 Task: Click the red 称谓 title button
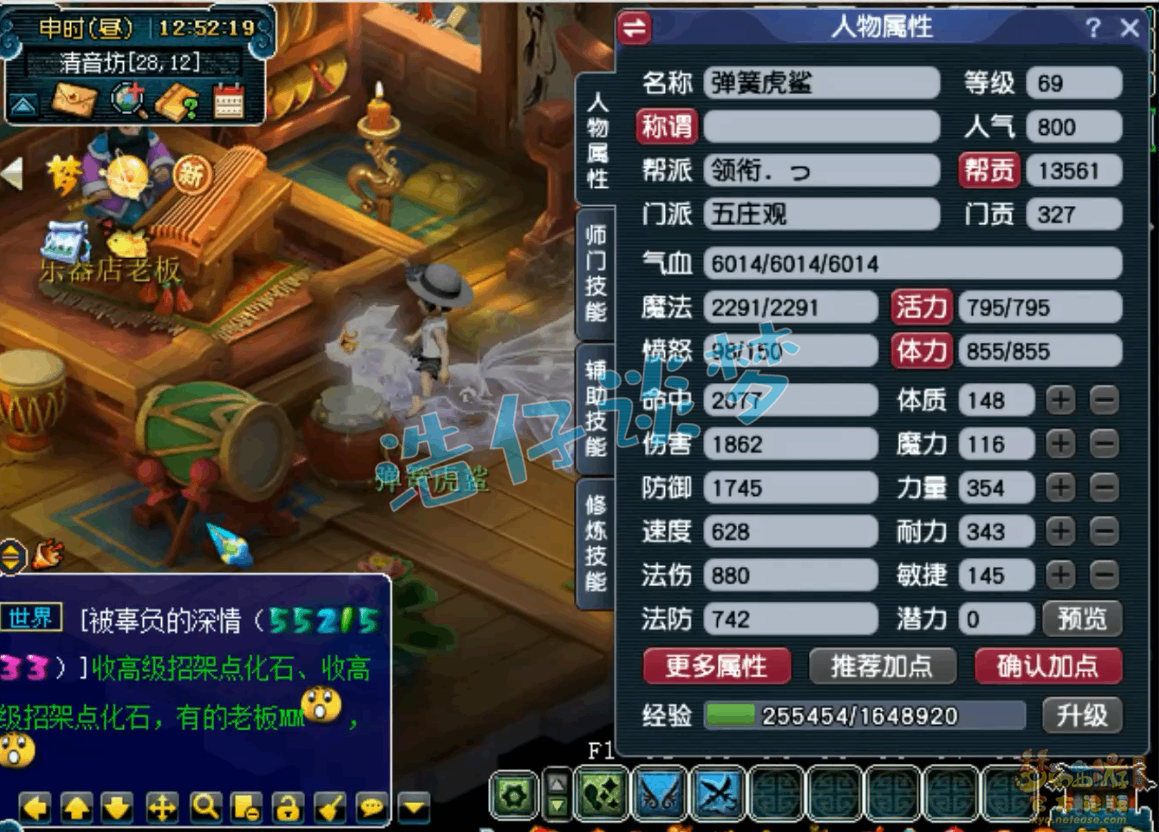point(667,127)
